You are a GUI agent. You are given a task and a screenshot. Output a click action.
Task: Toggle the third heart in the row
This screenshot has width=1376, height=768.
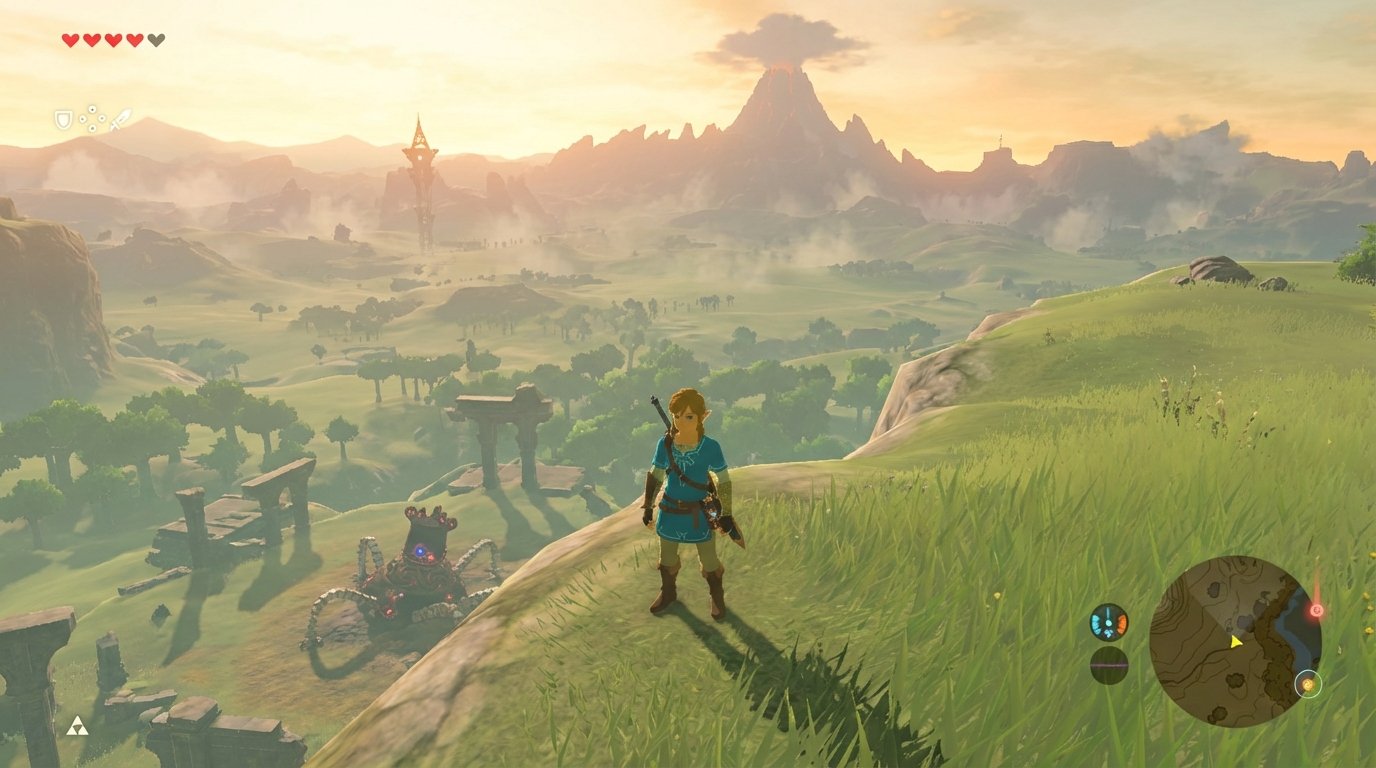[x=114, y=40]
